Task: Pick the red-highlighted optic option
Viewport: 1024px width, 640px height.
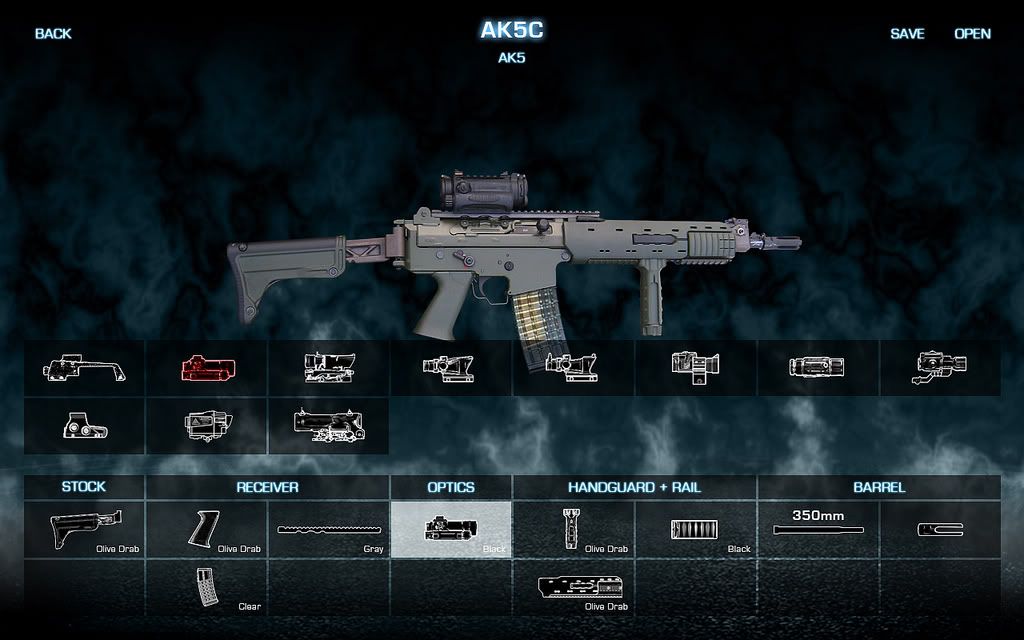Action: pyautogui.click(x=207, y=368)
